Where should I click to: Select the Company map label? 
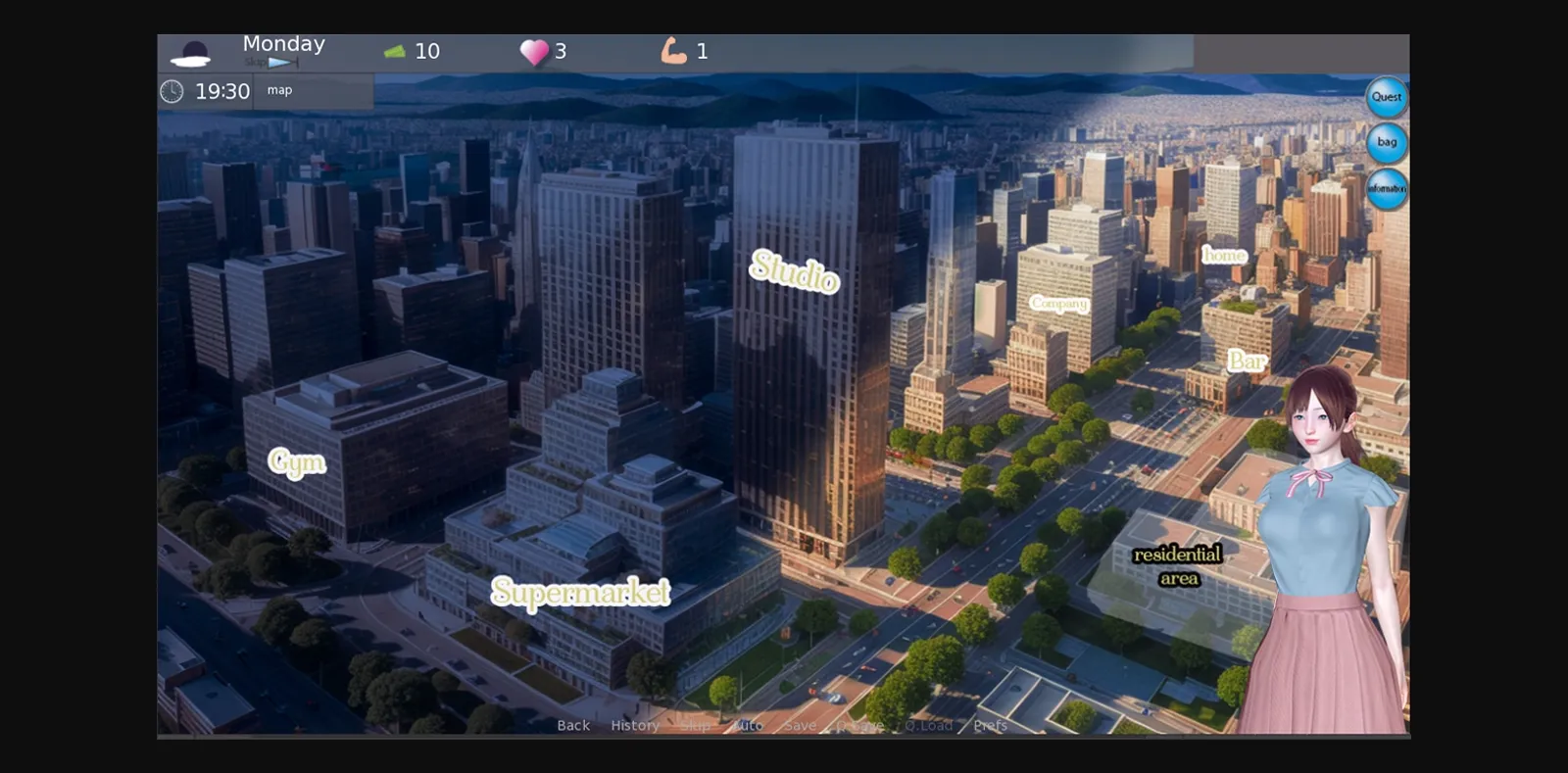coord(1058,304)
